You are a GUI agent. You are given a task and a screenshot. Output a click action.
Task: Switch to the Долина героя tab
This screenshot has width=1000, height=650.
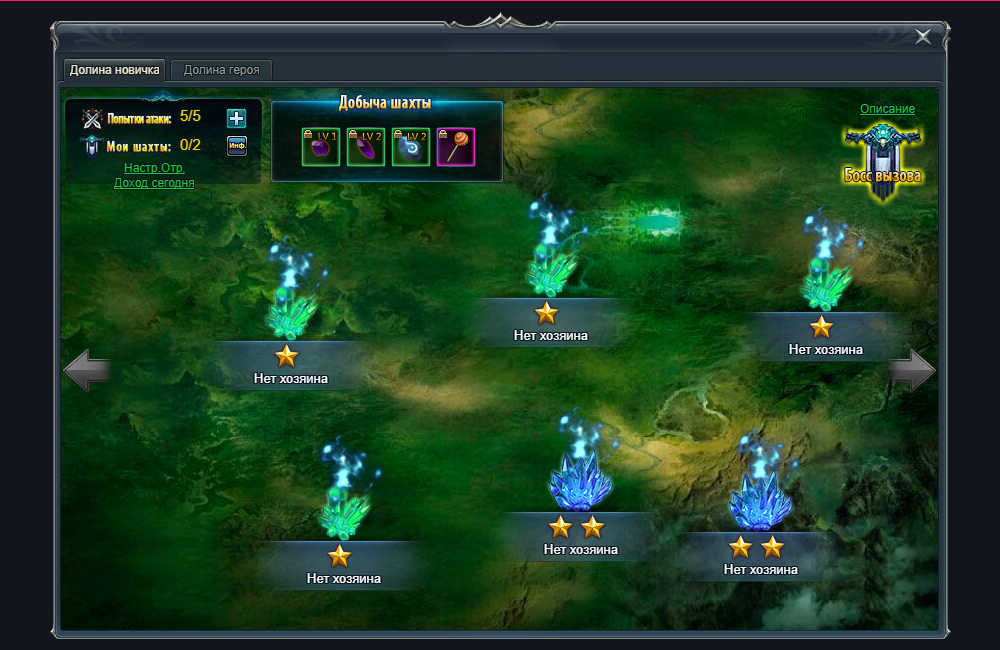tap(222, 70)
